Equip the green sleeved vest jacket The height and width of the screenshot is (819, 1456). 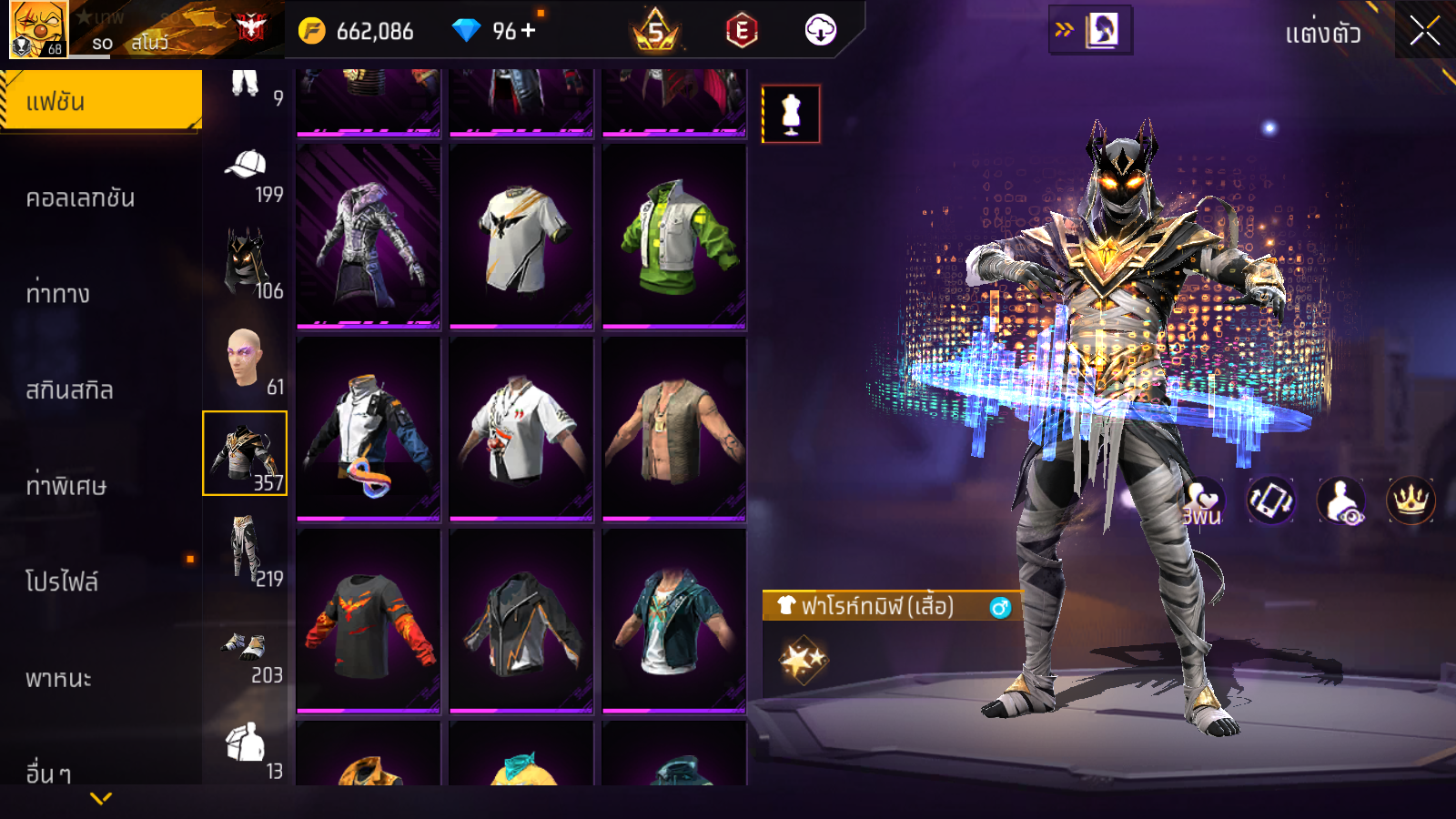tap(674, 237)
